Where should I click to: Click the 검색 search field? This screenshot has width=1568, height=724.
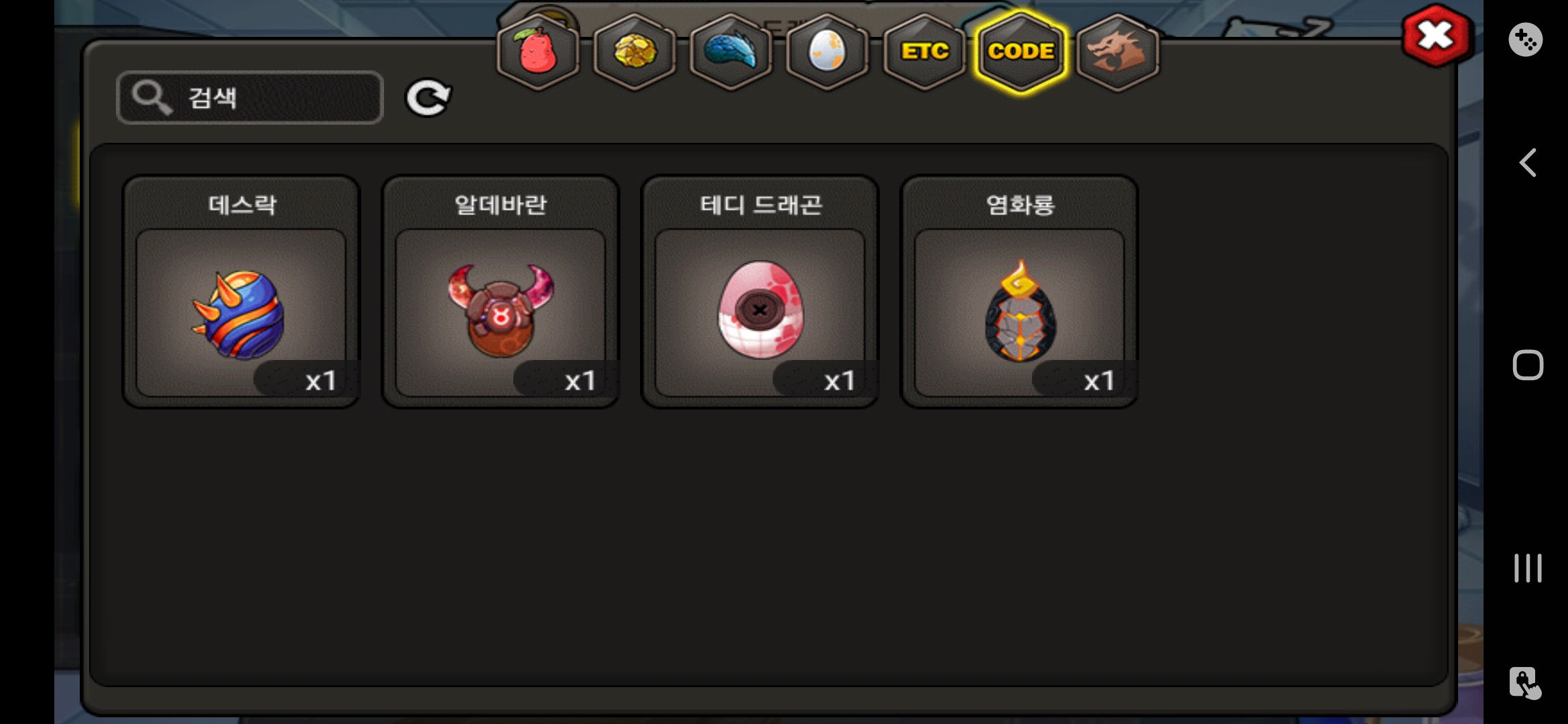[x=250, y=98]
